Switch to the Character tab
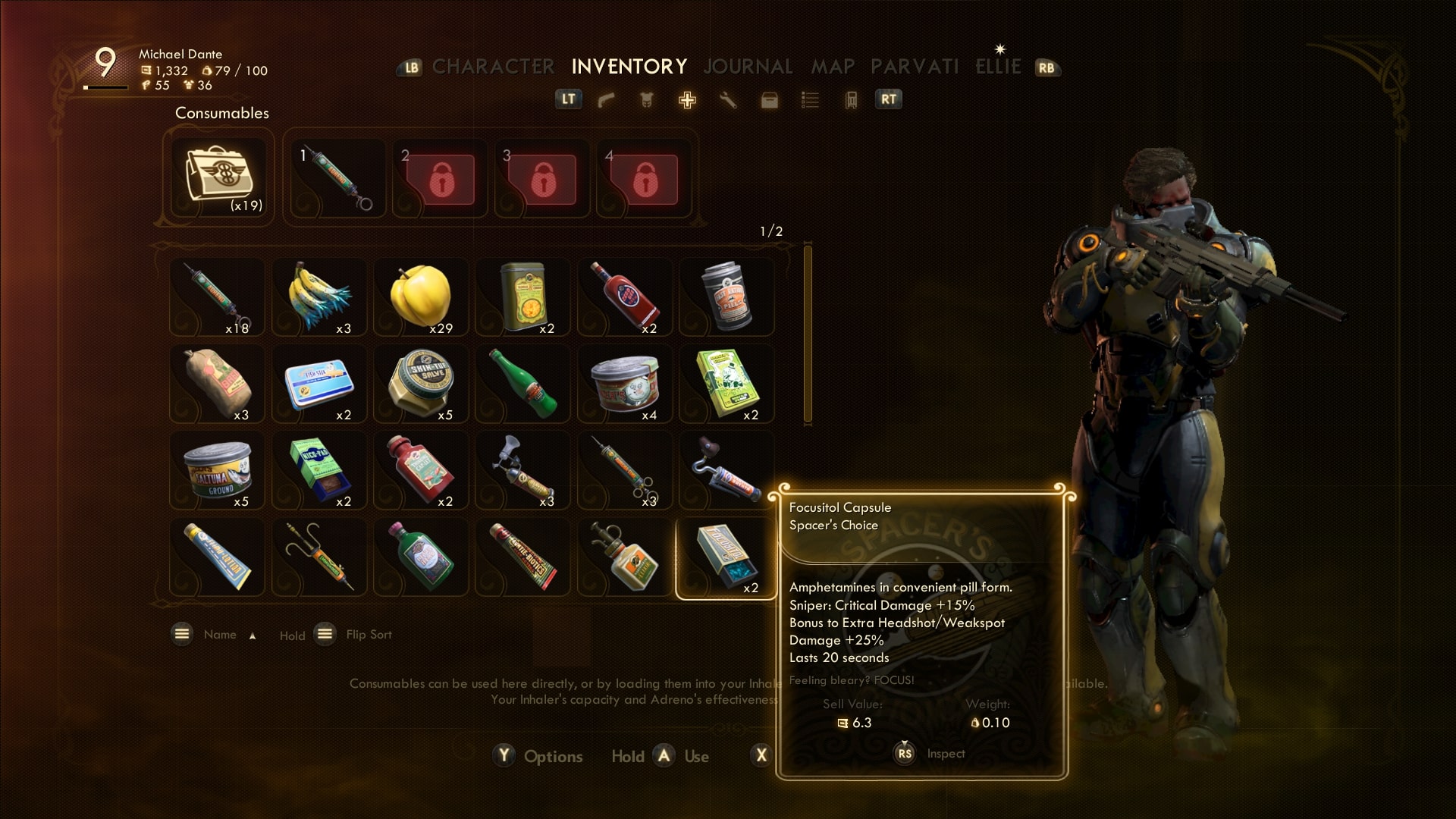This screenshot has width=1456, height=819. tap(493, 67)
